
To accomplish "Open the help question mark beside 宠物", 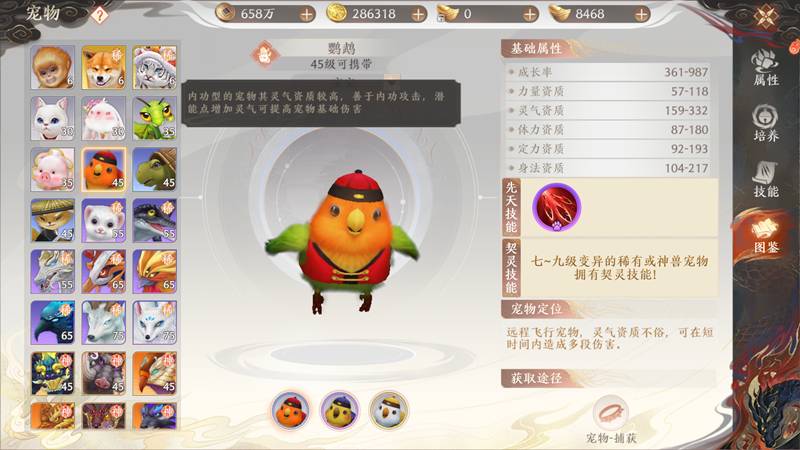I will coord(99,14).
